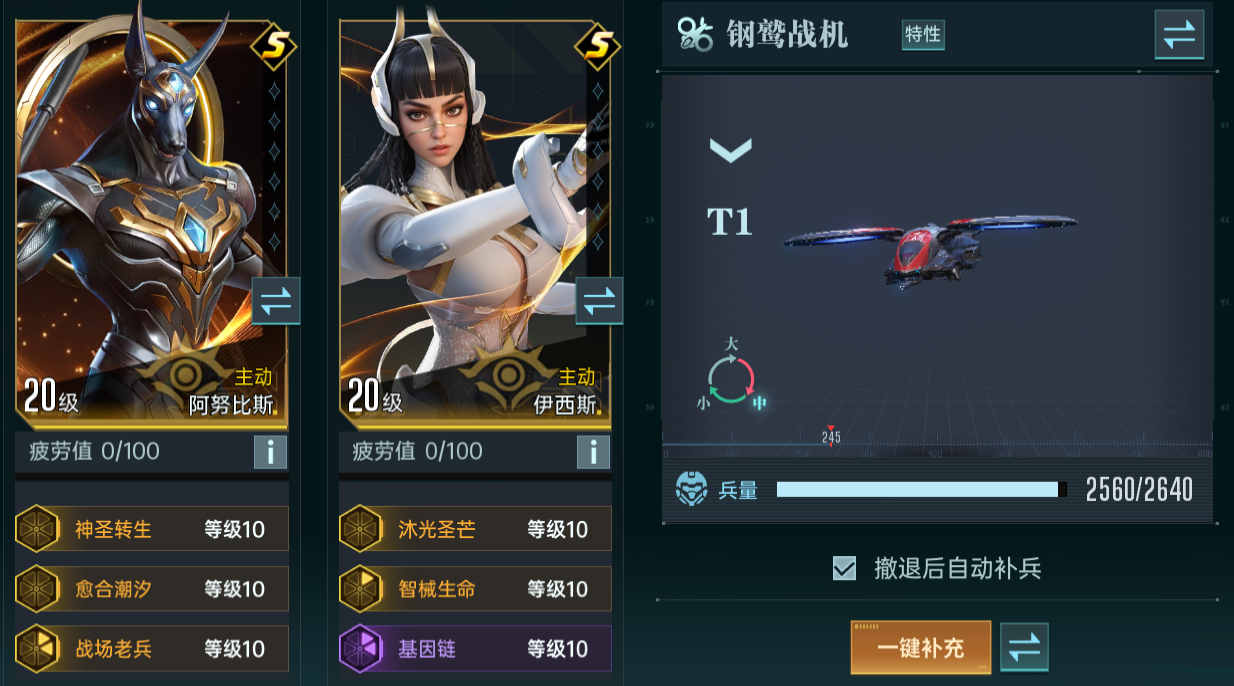
Task: View the 特性 traits of 钢鹫战机
Action: tap(922, 34)
